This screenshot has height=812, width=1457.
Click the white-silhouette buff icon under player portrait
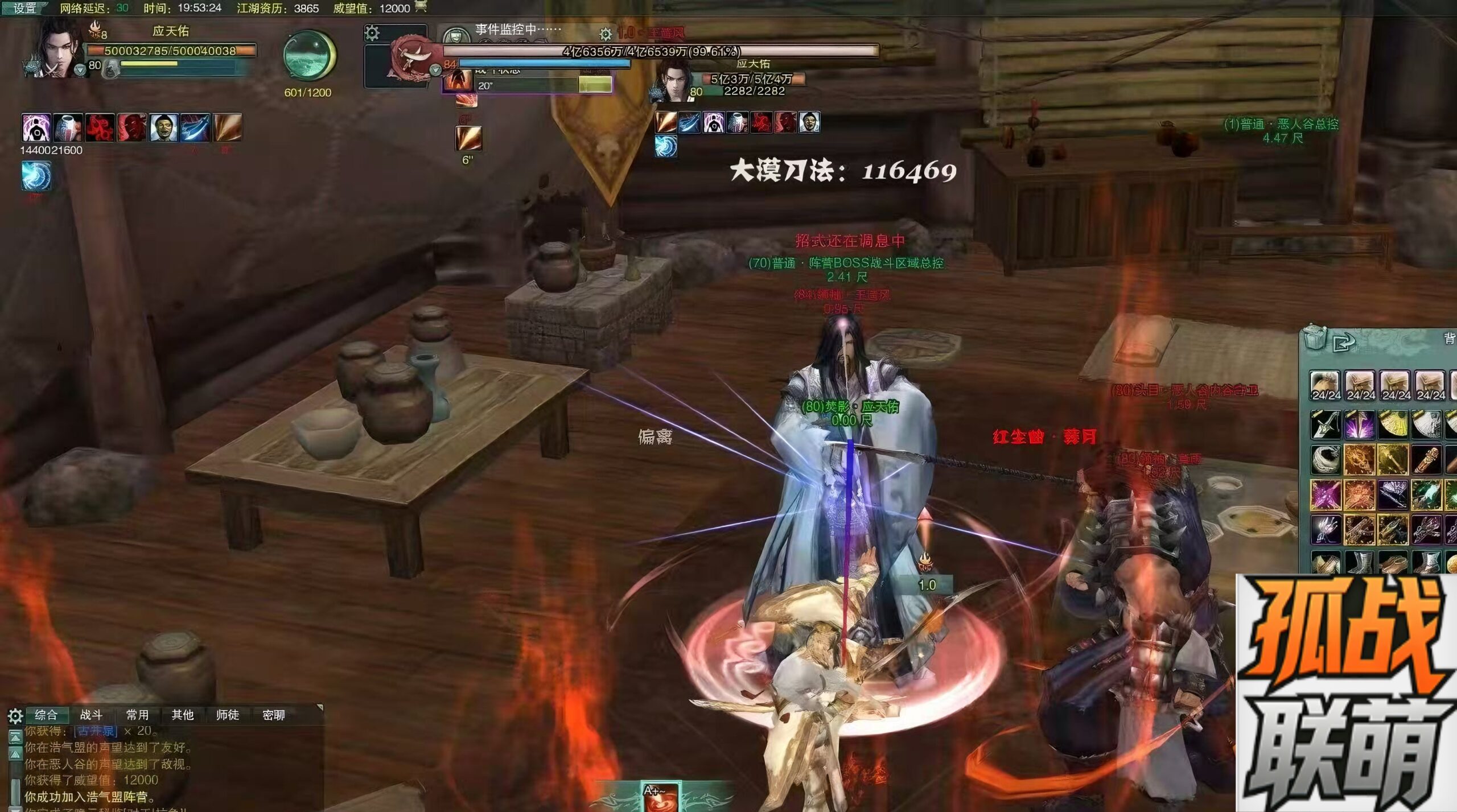(x=36, y=127)
